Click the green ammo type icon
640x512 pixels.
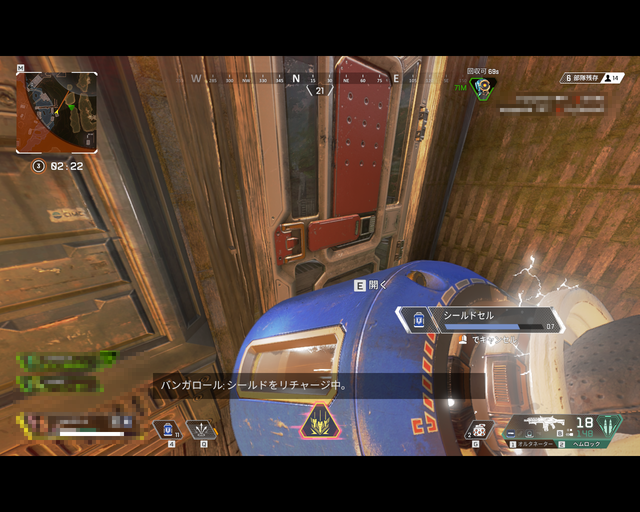(x=606, y=425)
